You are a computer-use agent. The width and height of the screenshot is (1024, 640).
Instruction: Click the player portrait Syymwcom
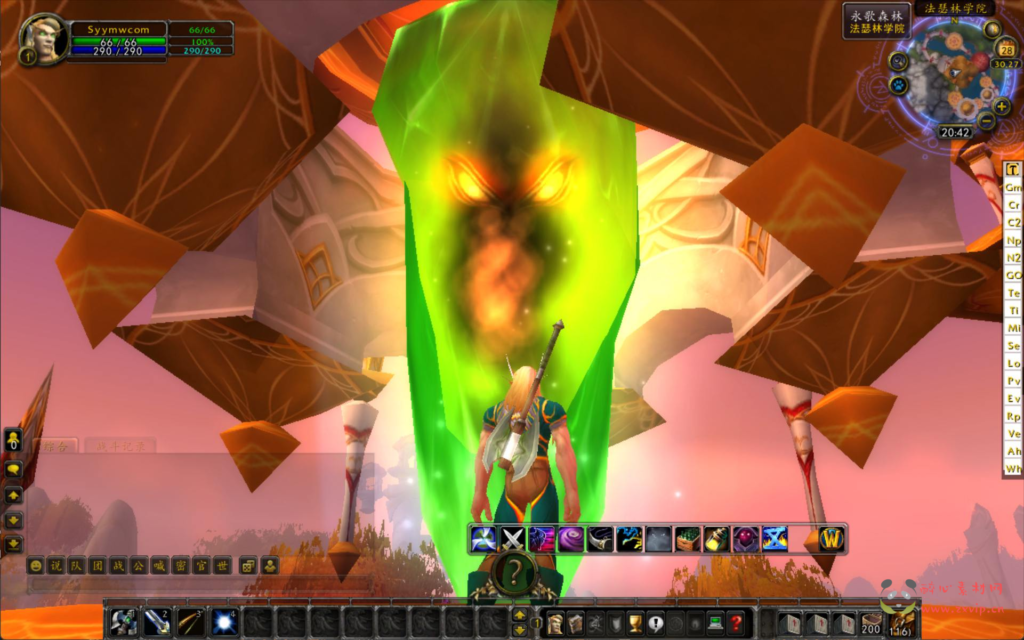click(x=44, y=39)
